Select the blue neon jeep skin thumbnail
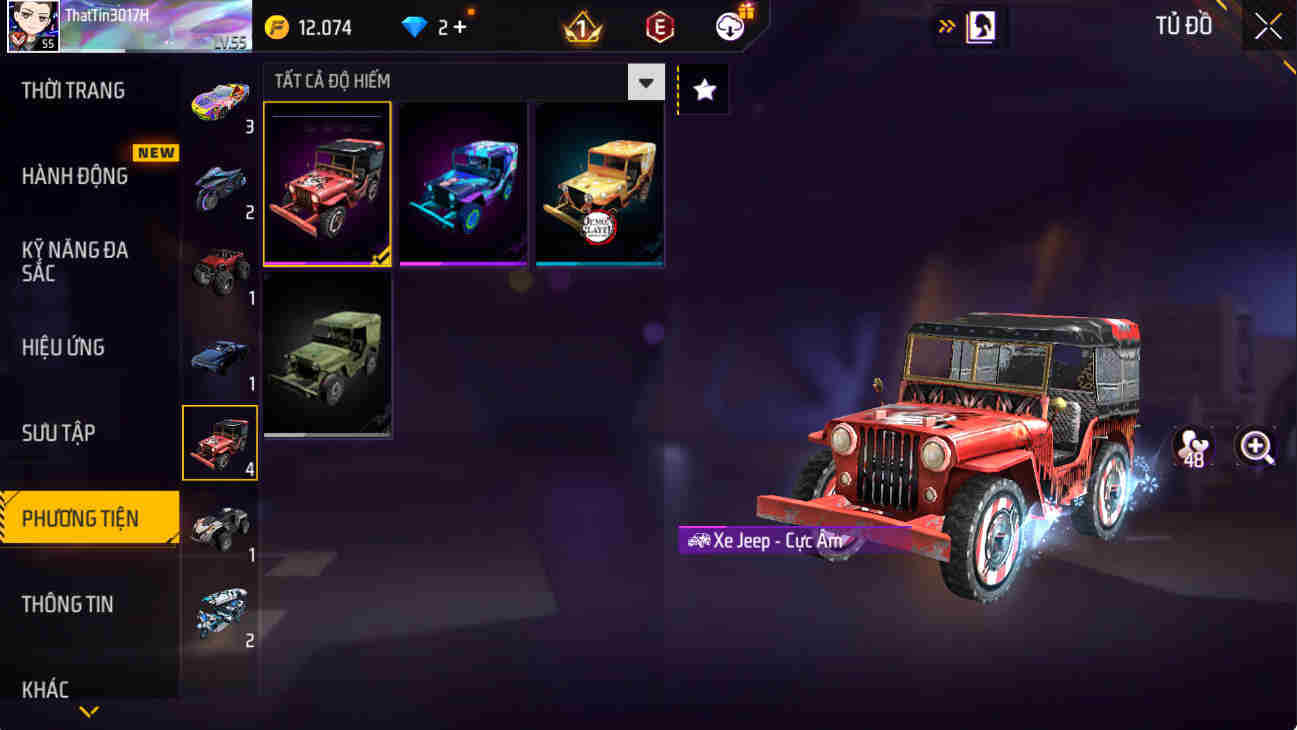 (x=463, y=184)
